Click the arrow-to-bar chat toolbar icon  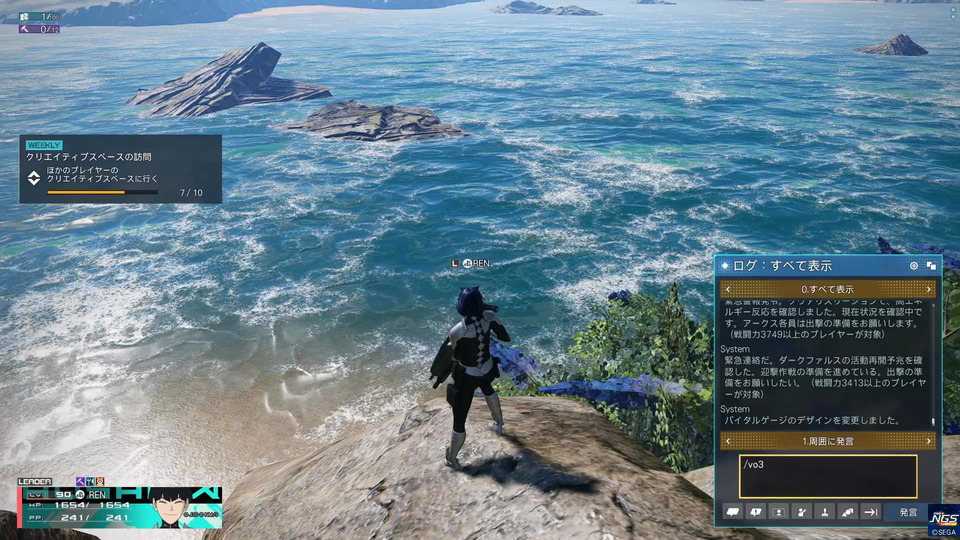[870, 512]
